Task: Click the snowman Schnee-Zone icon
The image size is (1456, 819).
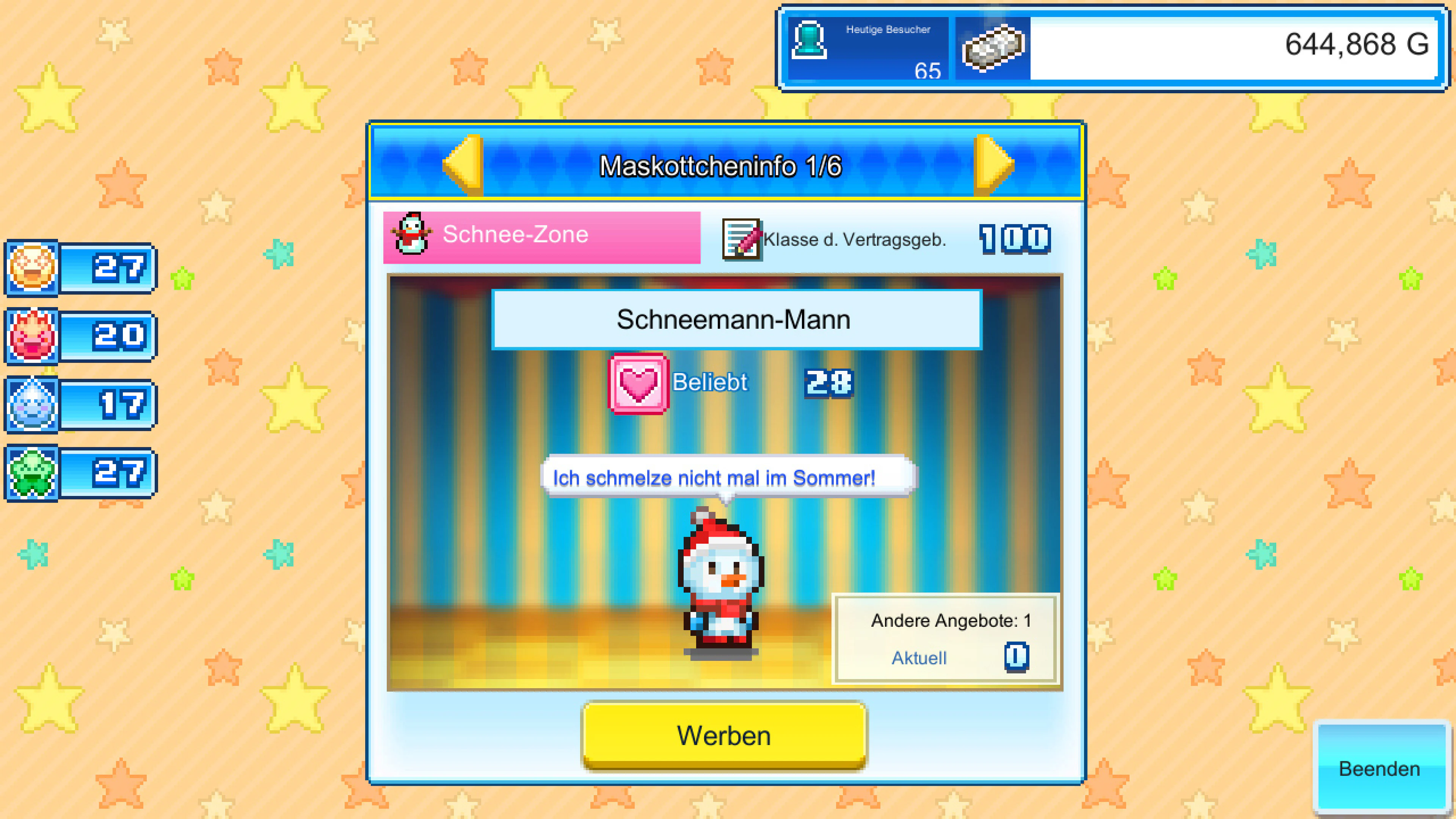Action: (x=412, y=234)
